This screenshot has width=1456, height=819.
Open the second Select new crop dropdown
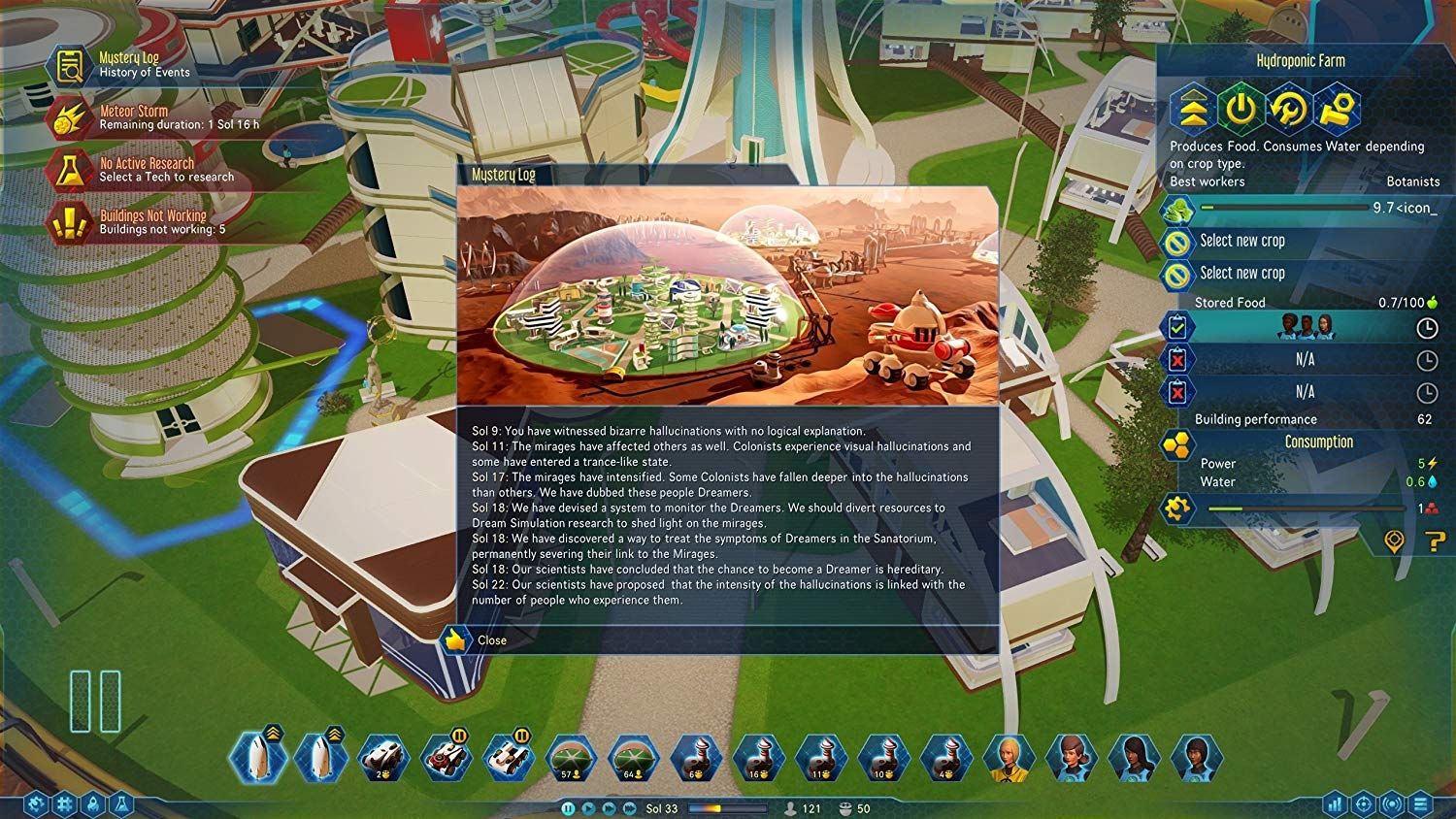click(1252, 273)
